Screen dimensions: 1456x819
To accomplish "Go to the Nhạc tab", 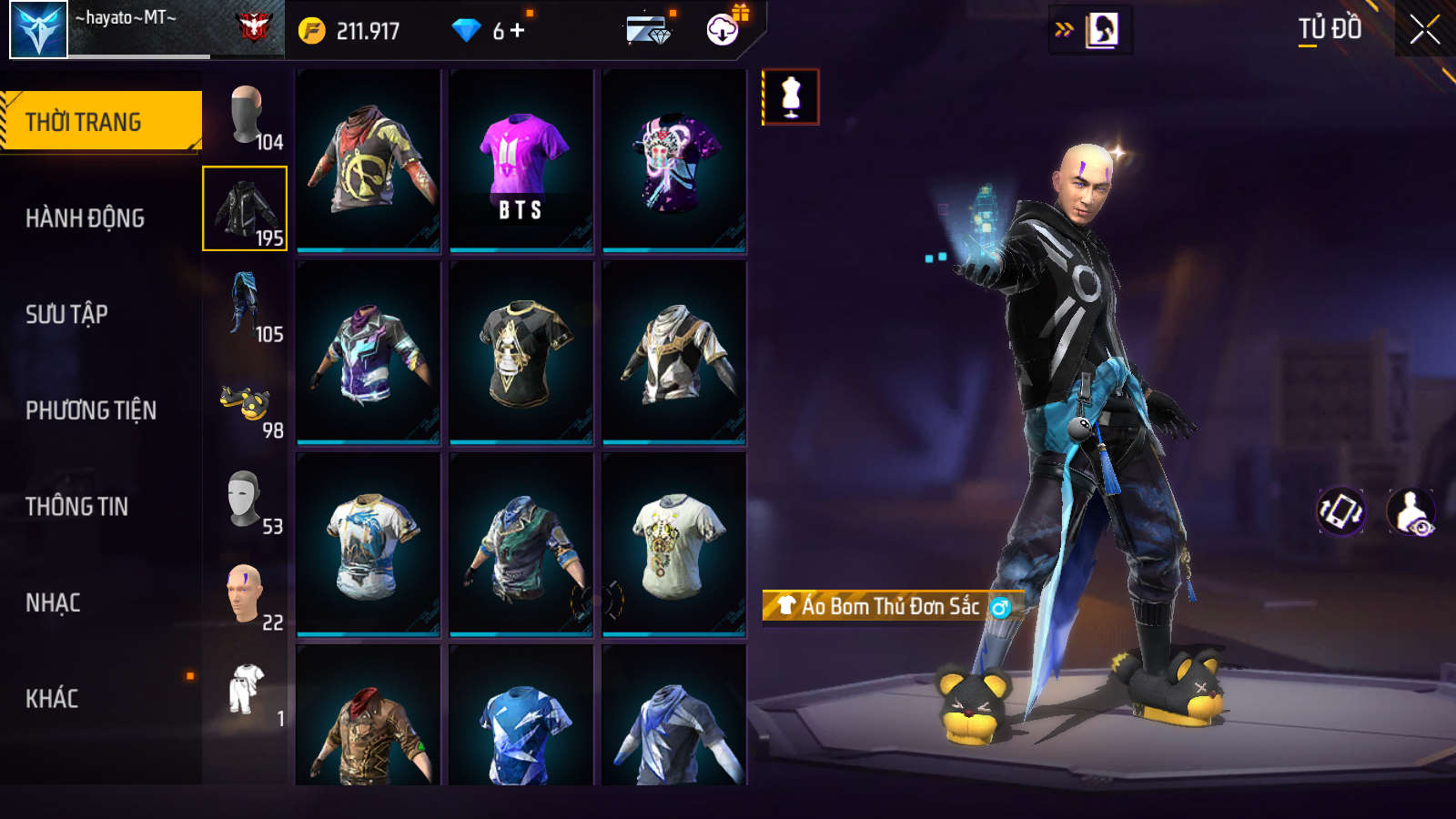I will pyautogui.click(x=53, y=602).
